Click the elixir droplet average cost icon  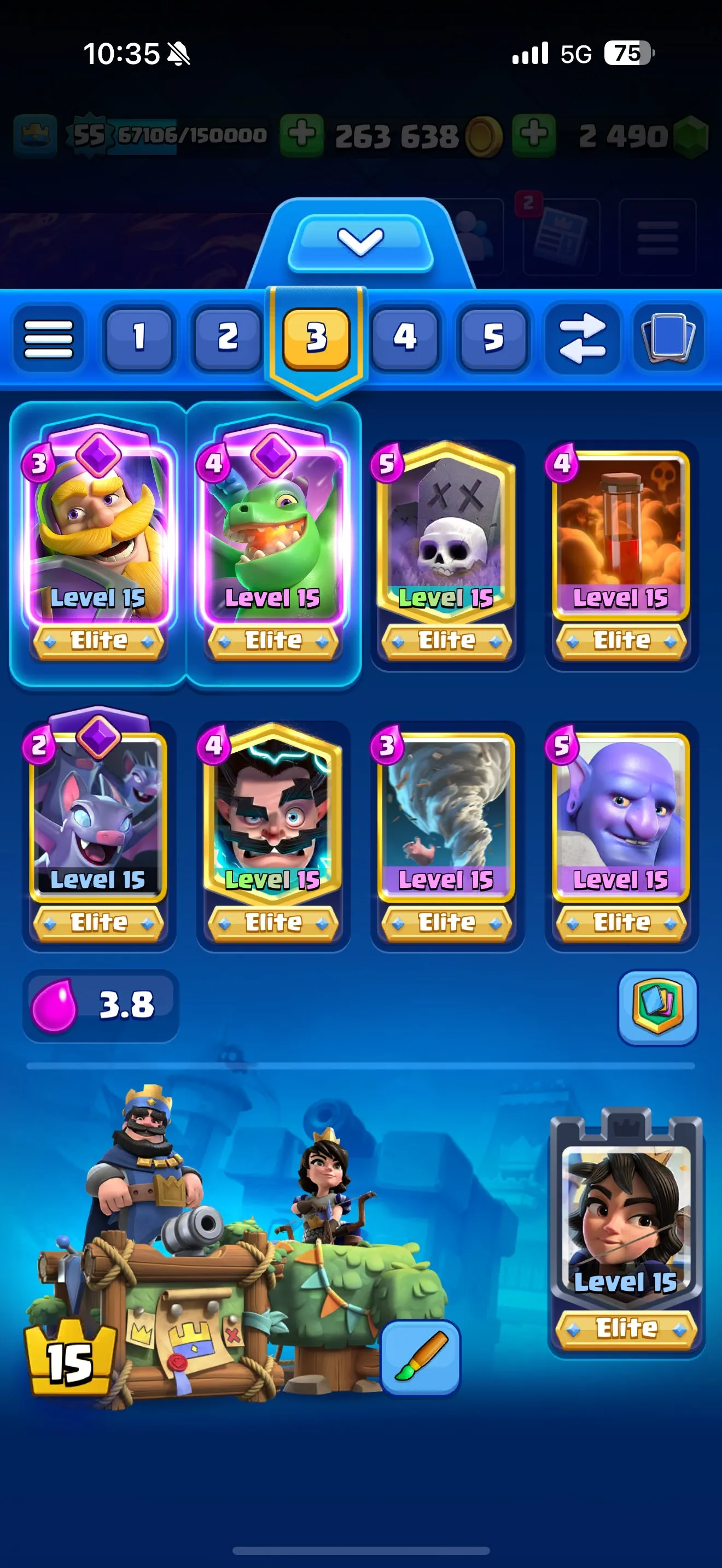click(x=55, y=1005)
